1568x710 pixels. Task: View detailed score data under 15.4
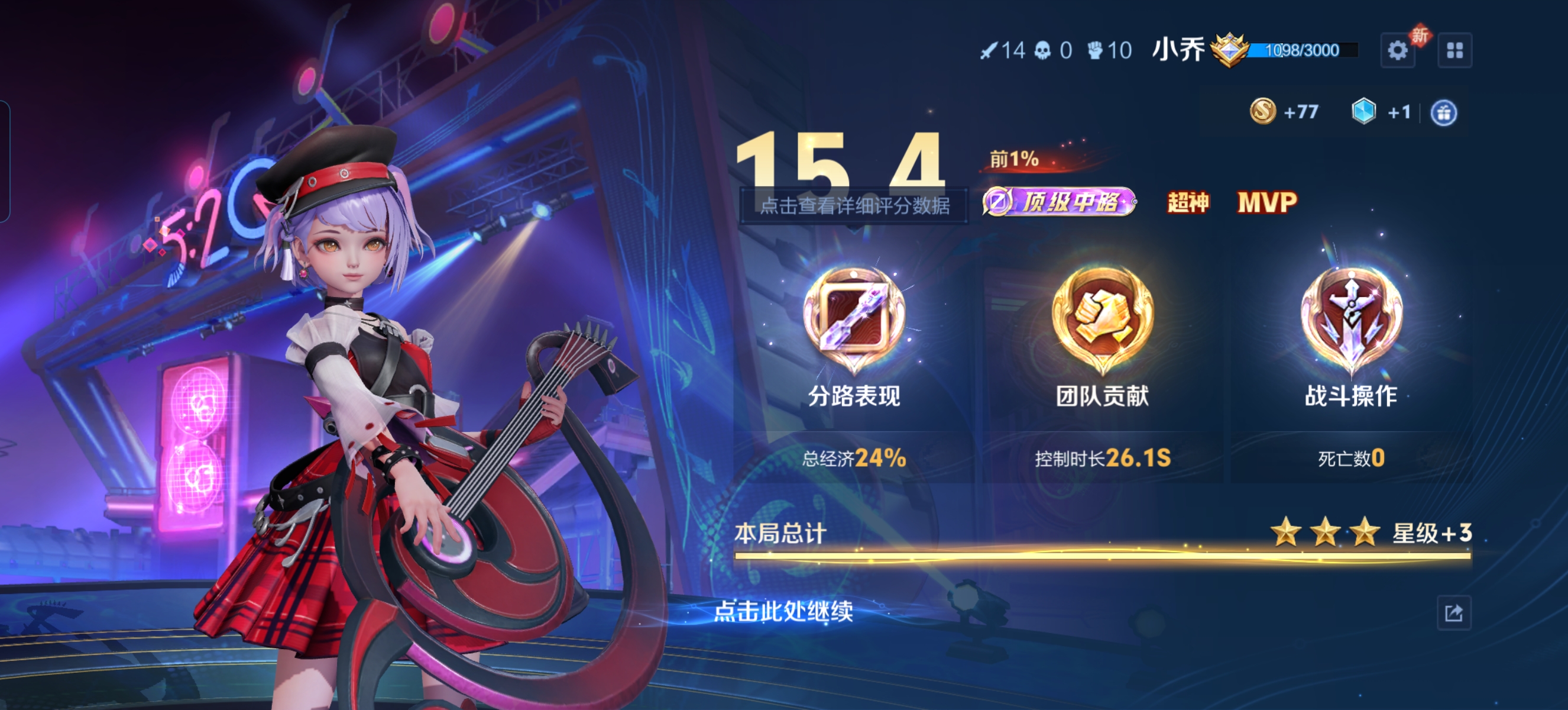click(854, 206)
